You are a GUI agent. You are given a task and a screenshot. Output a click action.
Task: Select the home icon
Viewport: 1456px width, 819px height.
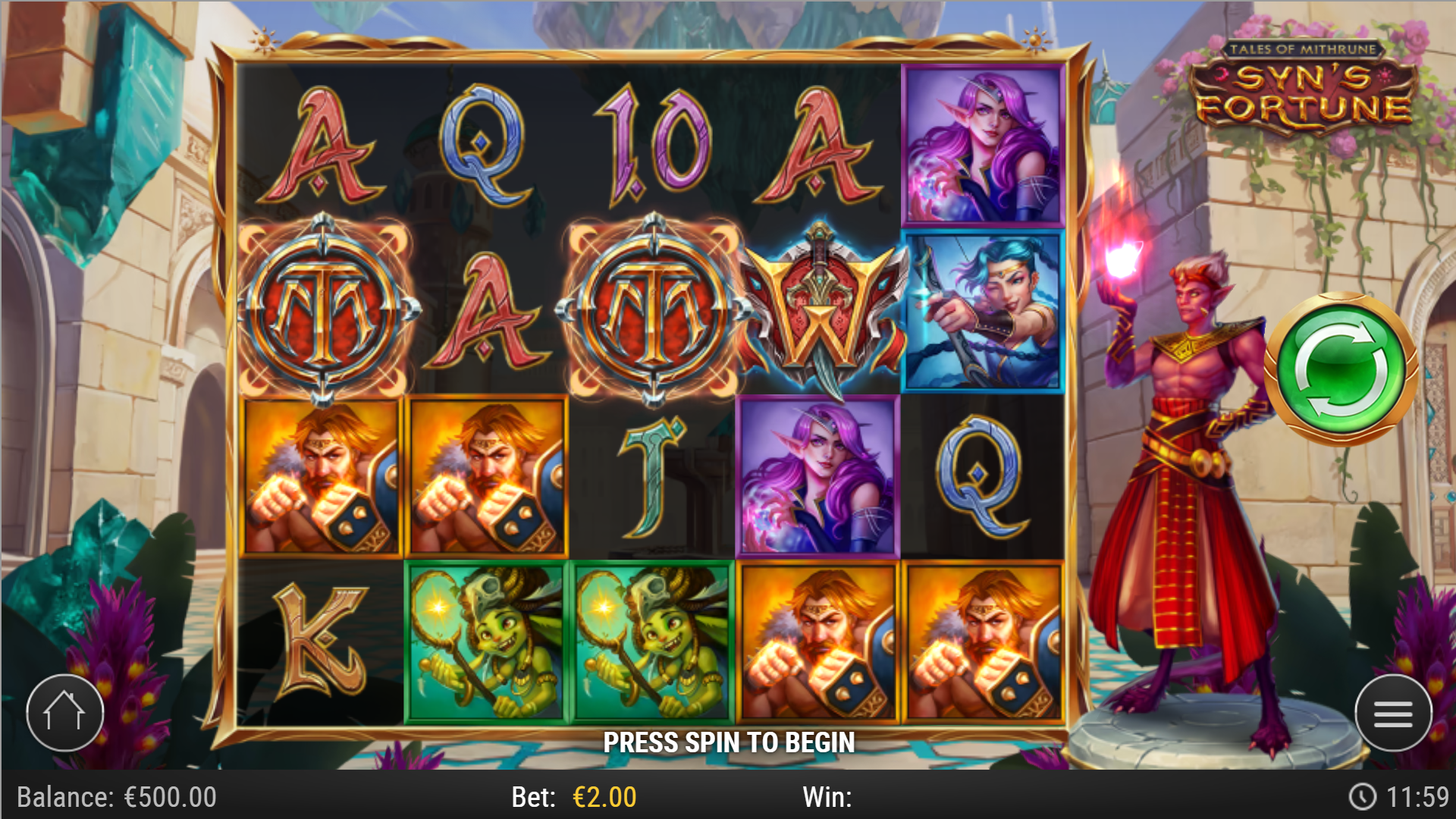click(64, 713)
